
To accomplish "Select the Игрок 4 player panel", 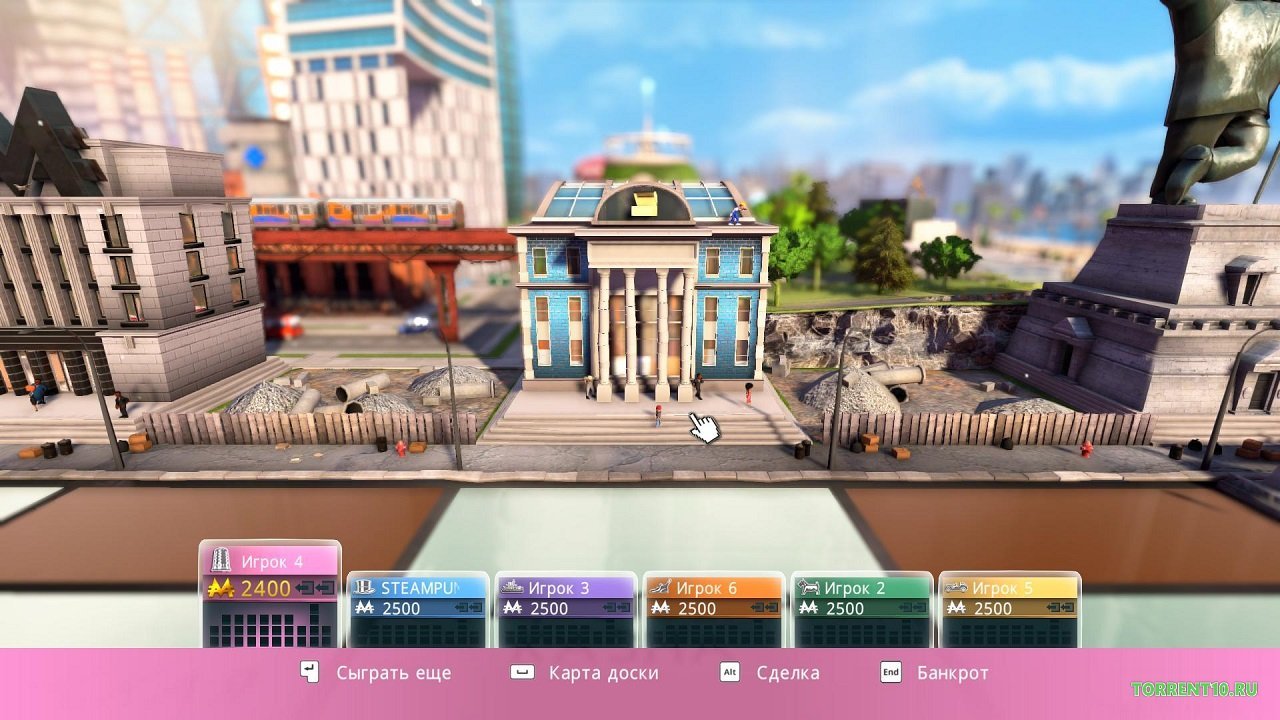I will click(270, 594).
